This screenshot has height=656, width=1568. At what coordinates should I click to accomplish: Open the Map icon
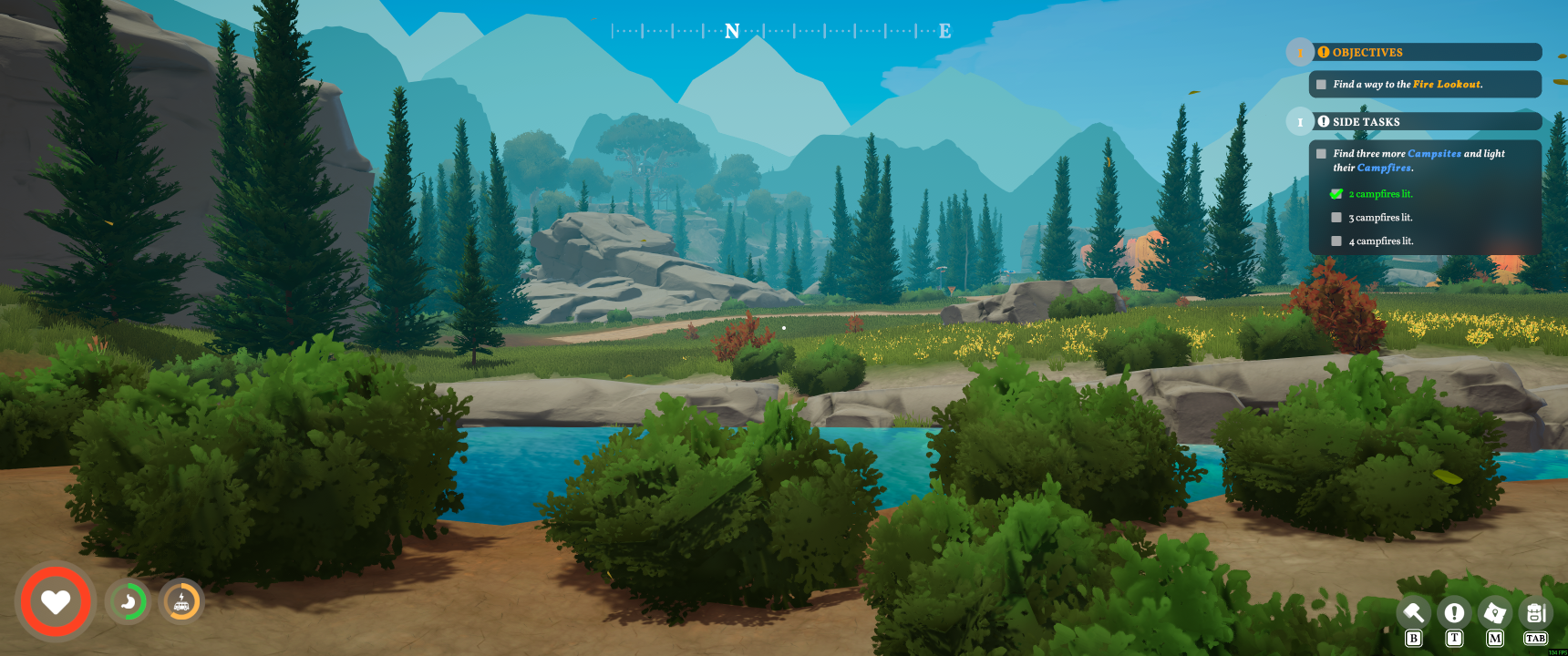(1496, 612)
